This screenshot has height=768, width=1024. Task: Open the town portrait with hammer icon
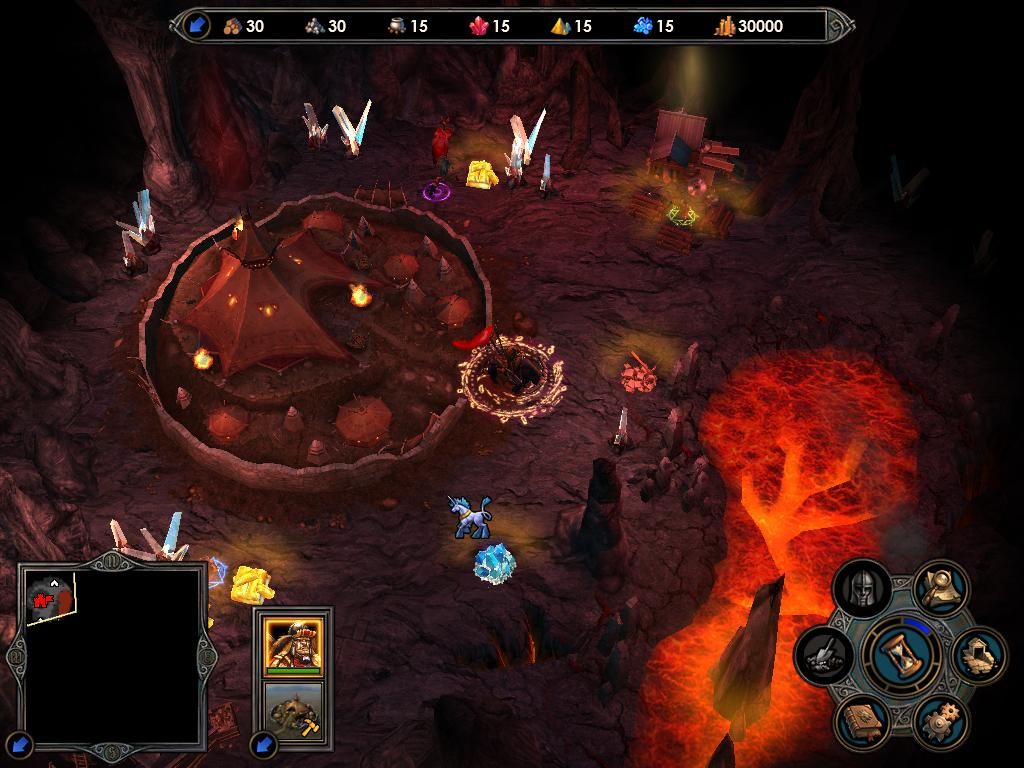pyautogui.click(x=293, y=710)
